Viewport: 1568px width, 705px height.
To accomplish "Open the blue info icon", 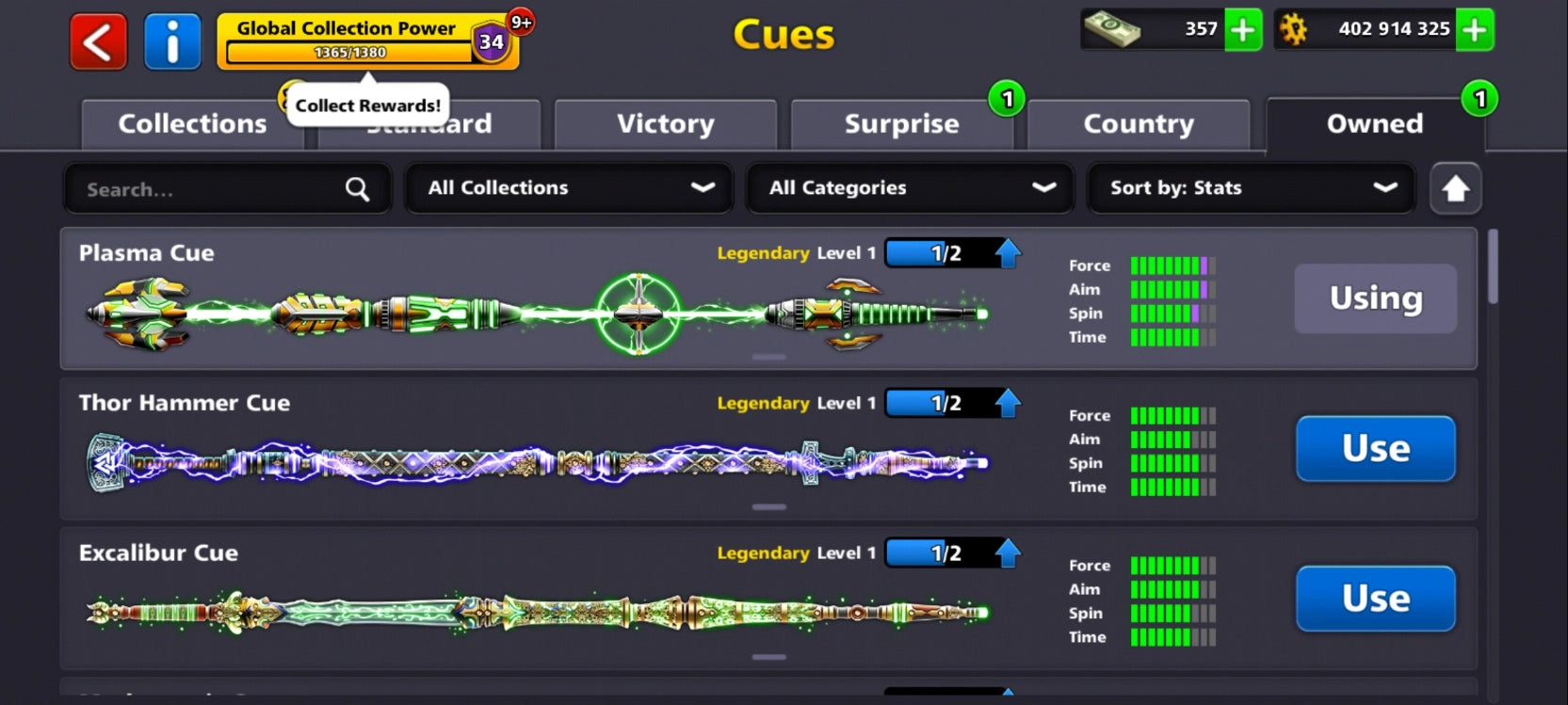I will [x=173, y=40].
